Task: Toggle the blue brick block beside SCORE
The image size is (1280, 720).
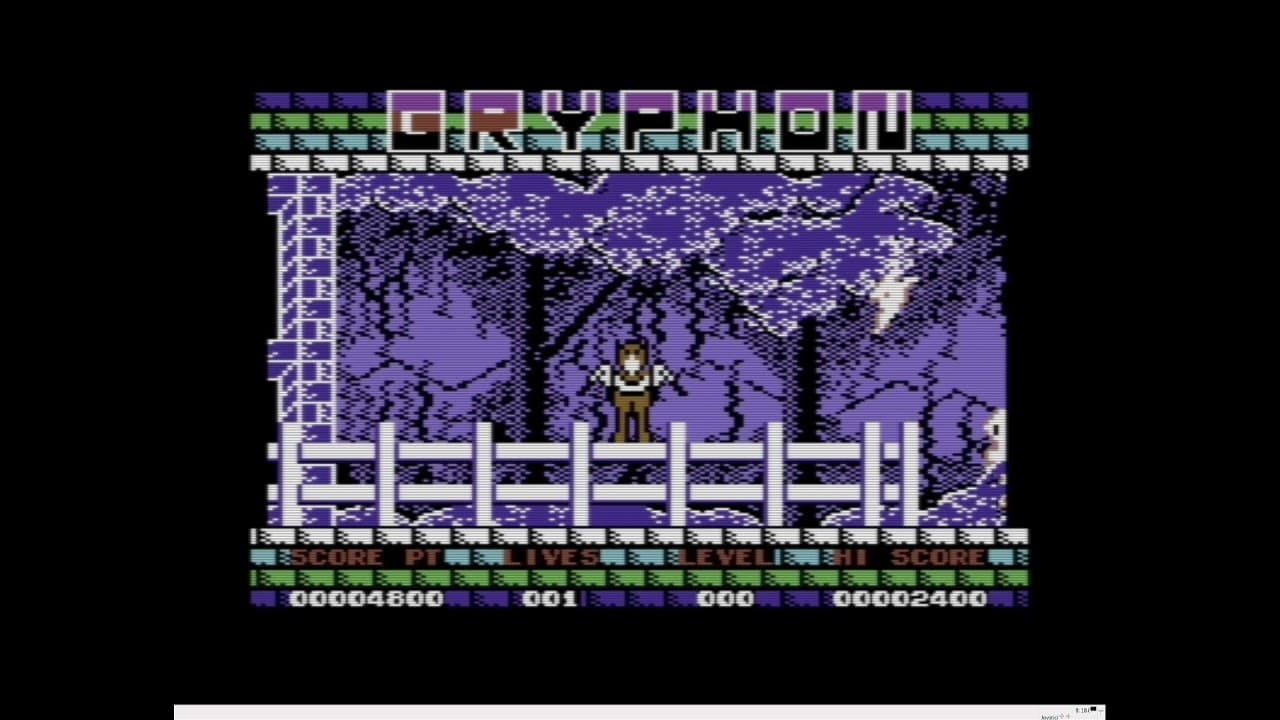Action: click(x=268, y=558)
